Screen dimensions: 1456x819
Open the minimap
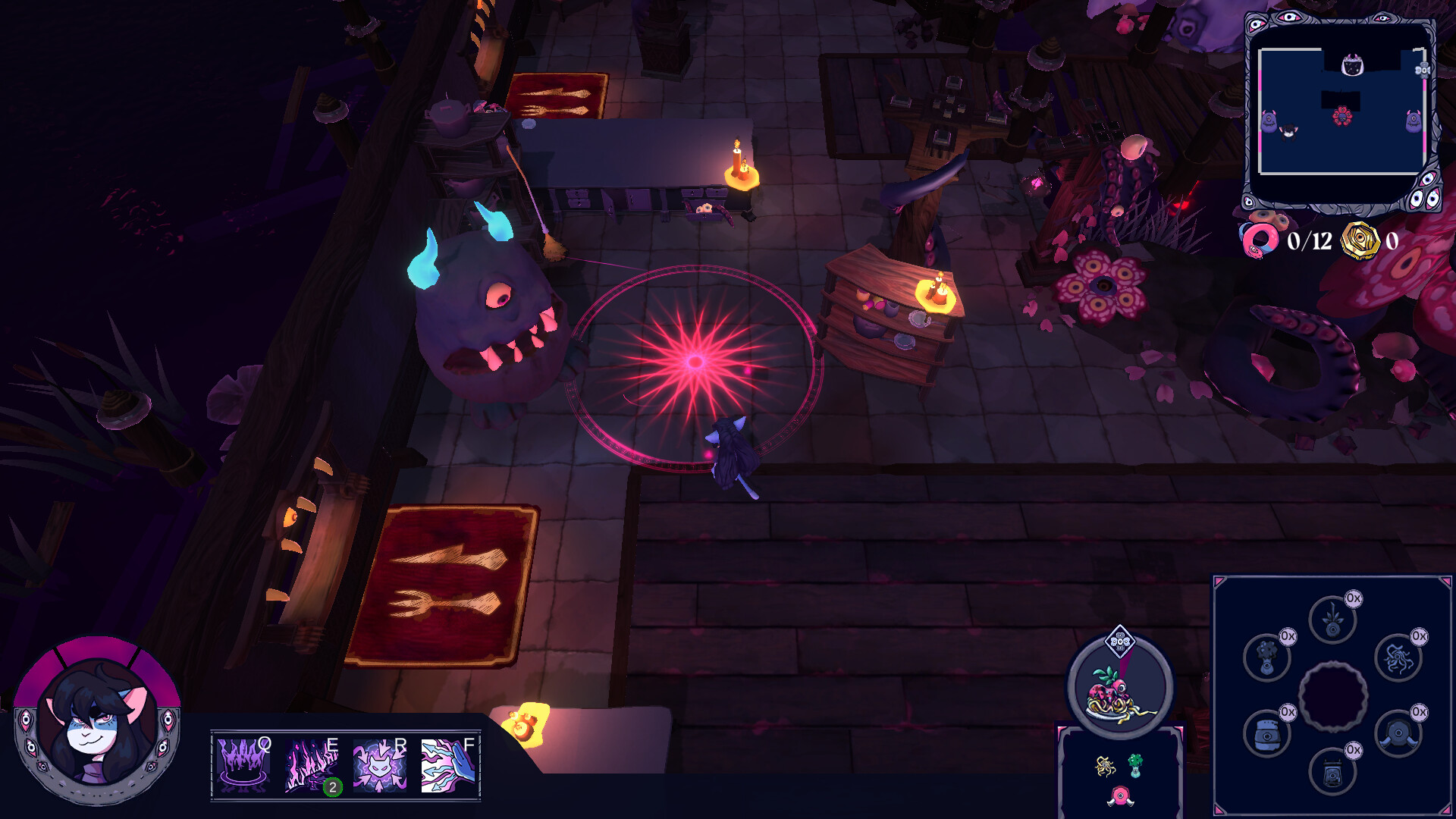(x=1341, y=111)
